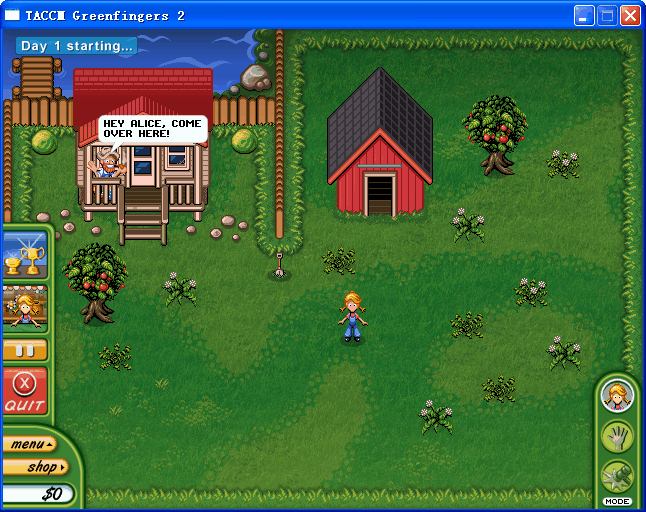The image size is (646, 512).
Task: Open the Alice shopkeeper portrait panel
Action: [24, 308]
